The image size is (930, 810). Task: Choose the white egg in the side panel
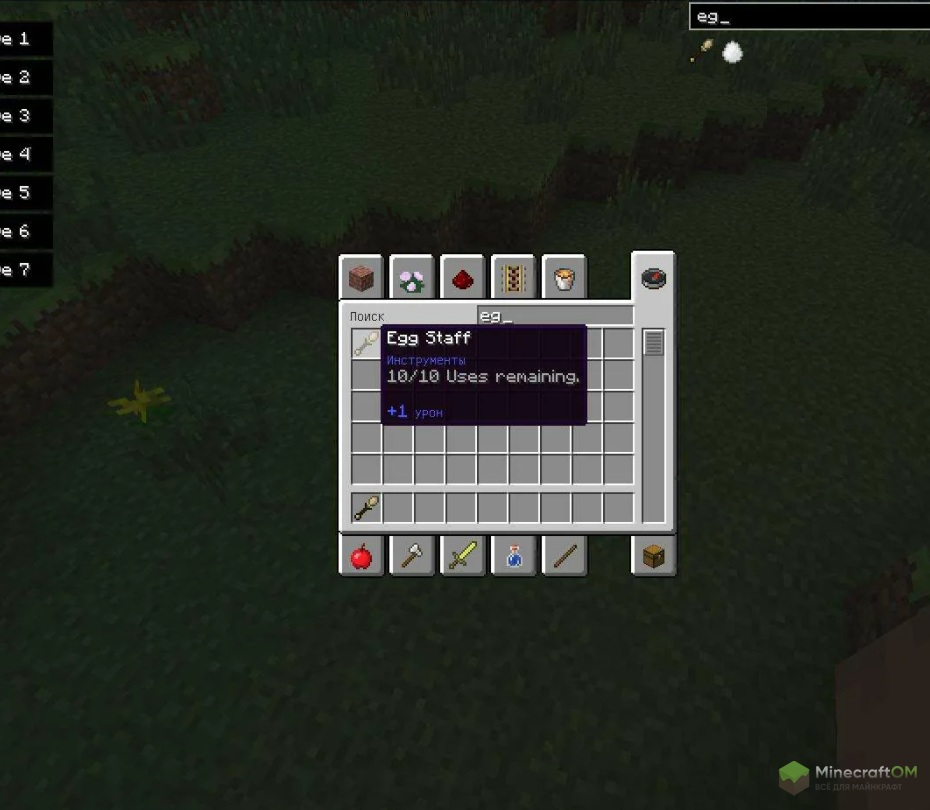[x=733, y=52]
